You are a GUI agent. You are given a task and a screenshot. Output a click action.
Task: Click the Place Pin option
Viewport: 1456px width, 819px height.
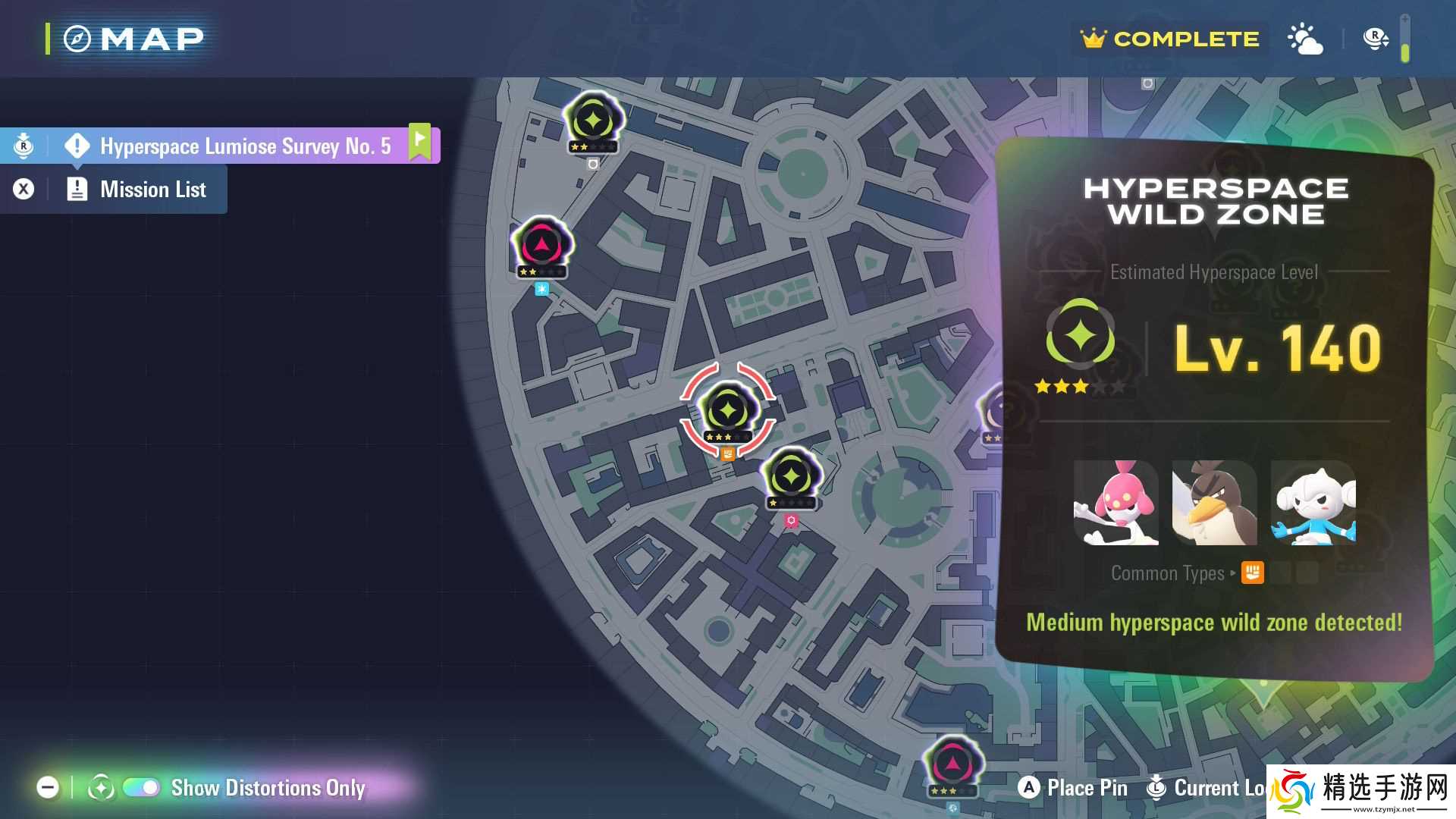(1072, 788)
